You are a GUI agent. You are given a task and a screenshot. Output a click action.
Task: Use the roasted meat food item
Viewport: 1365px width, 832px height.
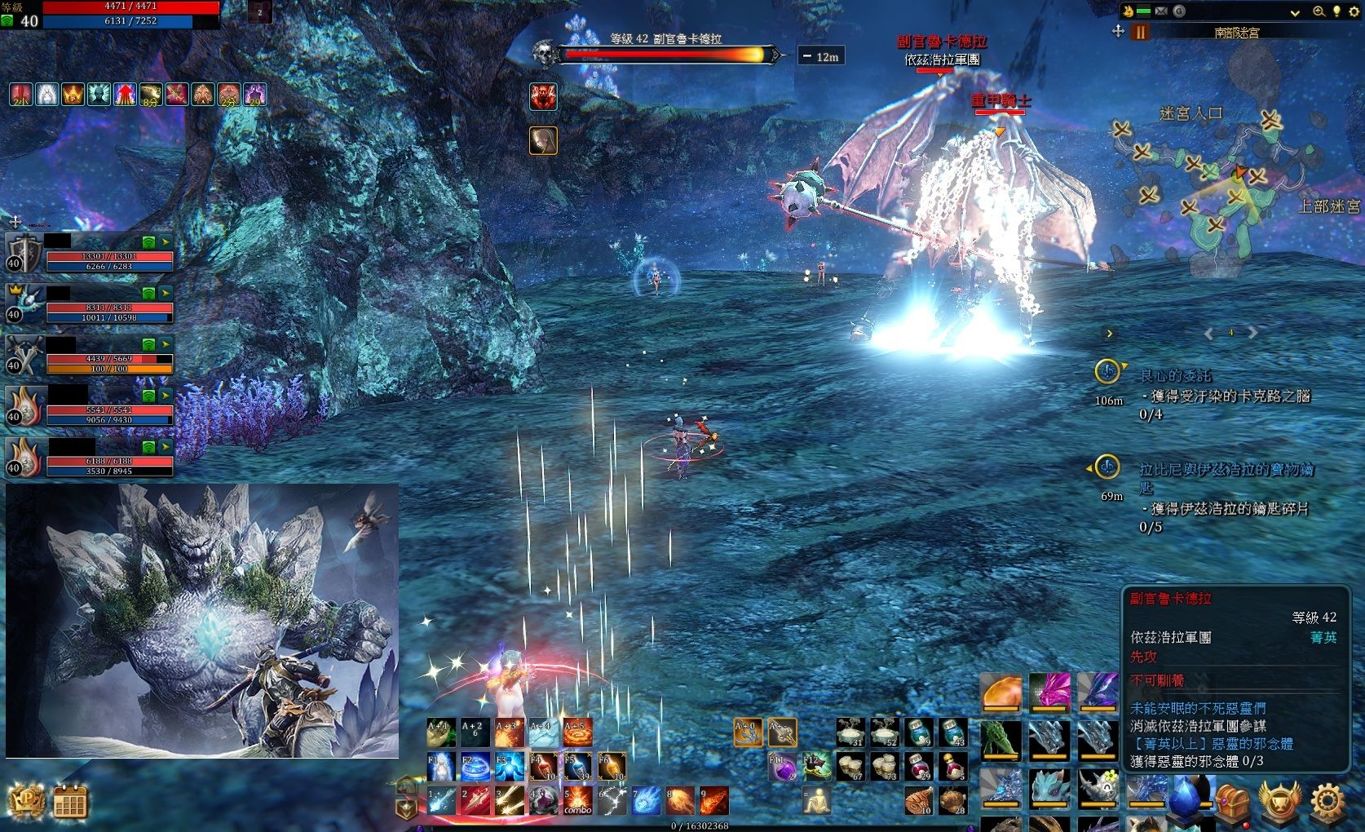(x=918, y=800)
